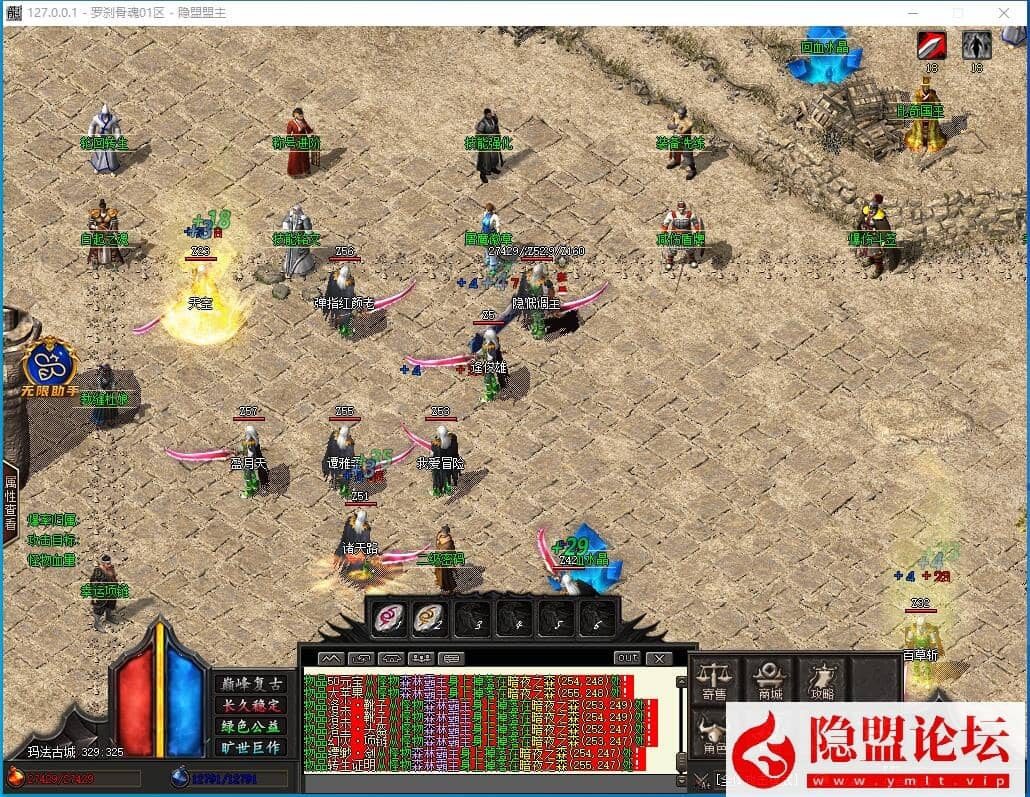Viewport: 1030px width, 797px height.
Task: Open the 无限助手 assistant icon
Action: [49, 366]
